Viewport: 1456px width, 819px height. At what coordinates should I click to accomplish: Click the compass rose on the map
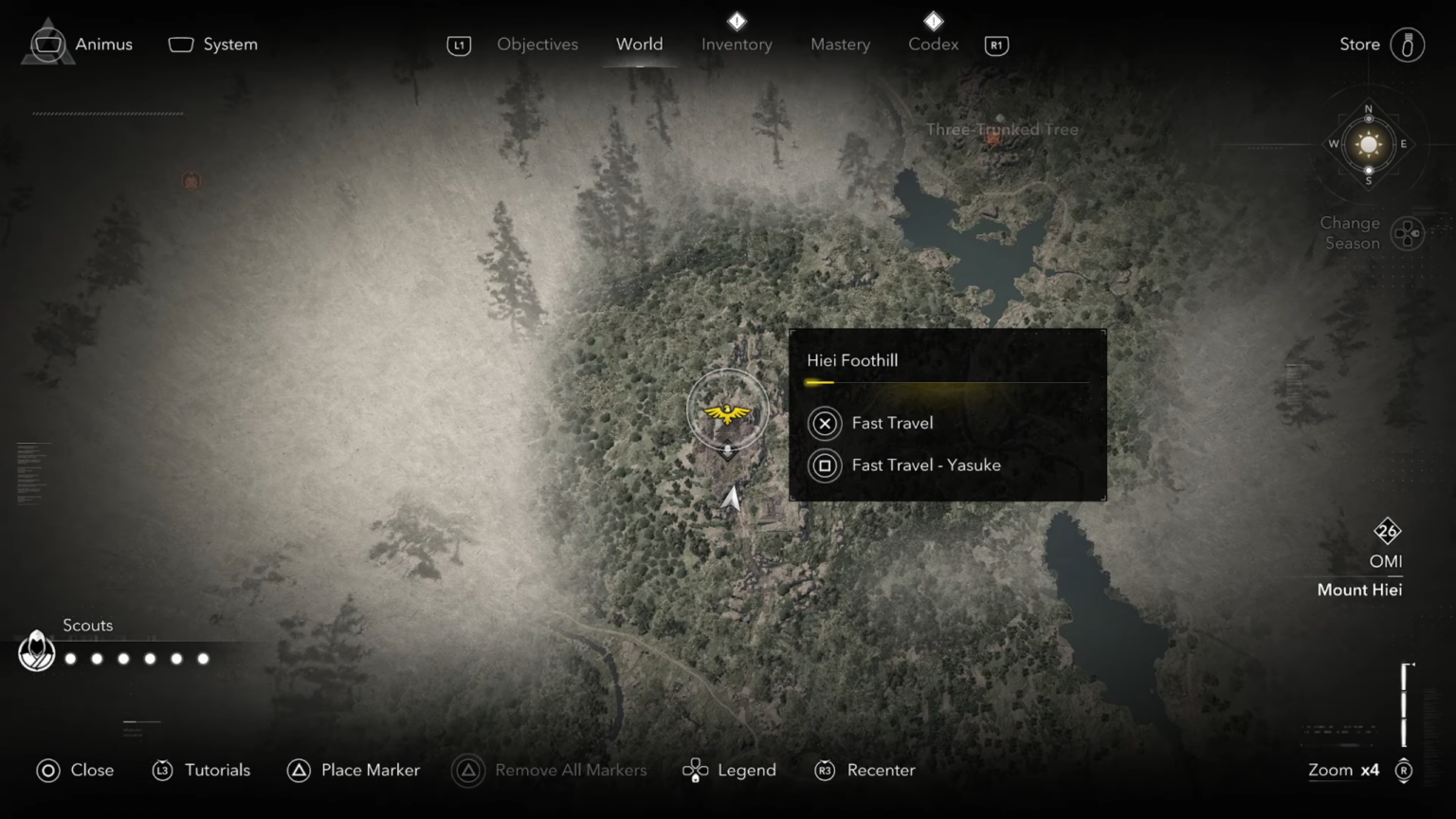[1368, 144]
